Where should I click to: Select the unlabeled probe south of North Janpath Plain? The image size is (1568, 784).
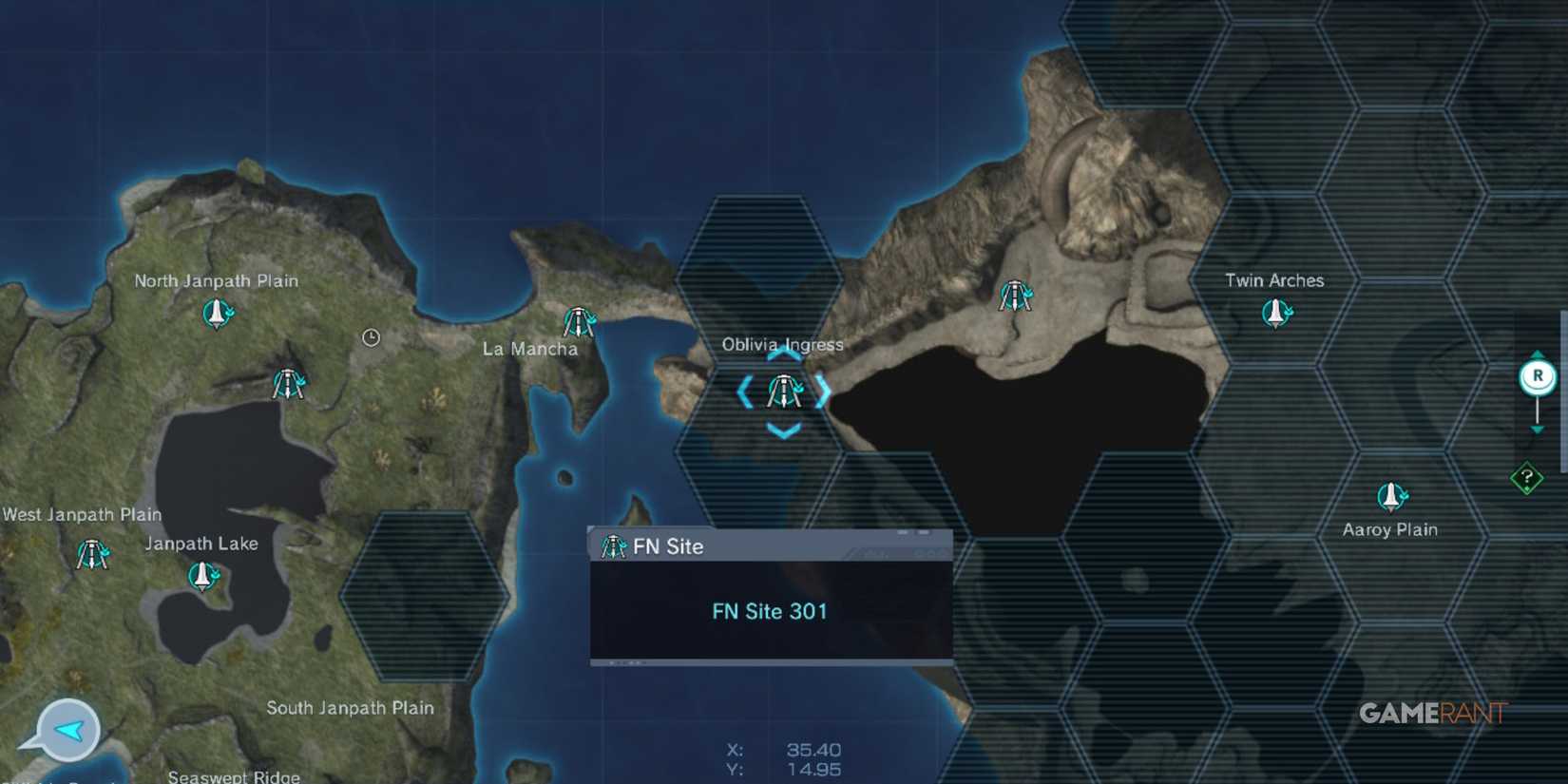[288, 383]
